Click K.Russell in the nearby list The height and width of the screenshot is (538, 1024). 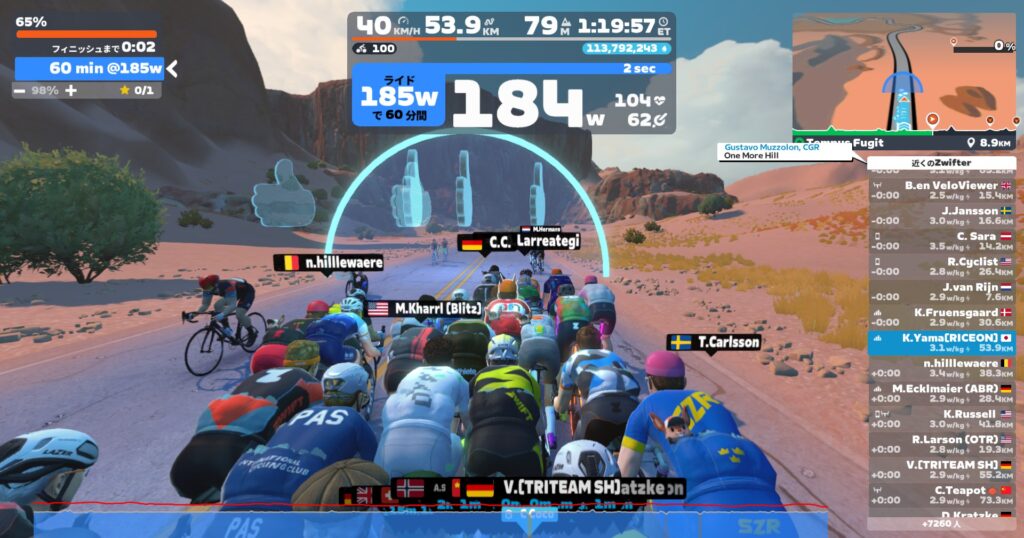(x=942, y=418)
